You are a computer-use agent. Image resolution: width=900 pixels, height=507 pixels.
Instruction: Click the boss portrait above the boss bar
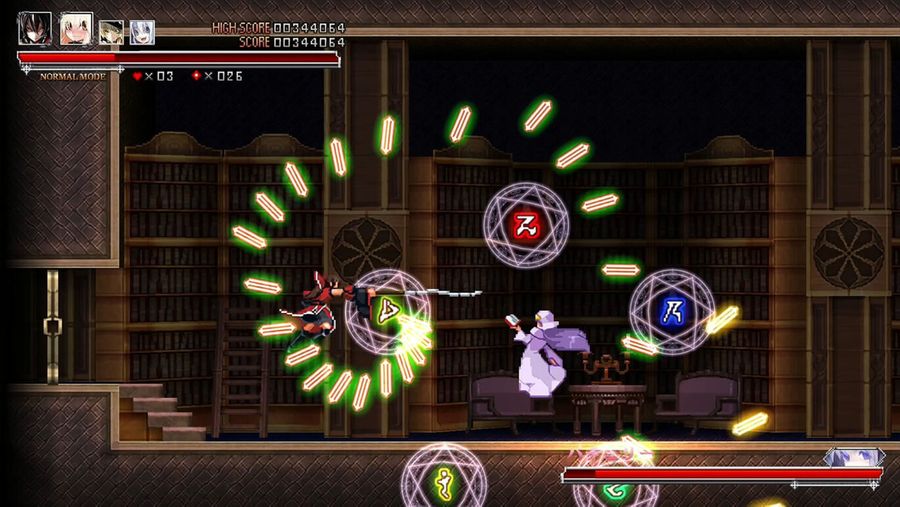pos(853,457)
